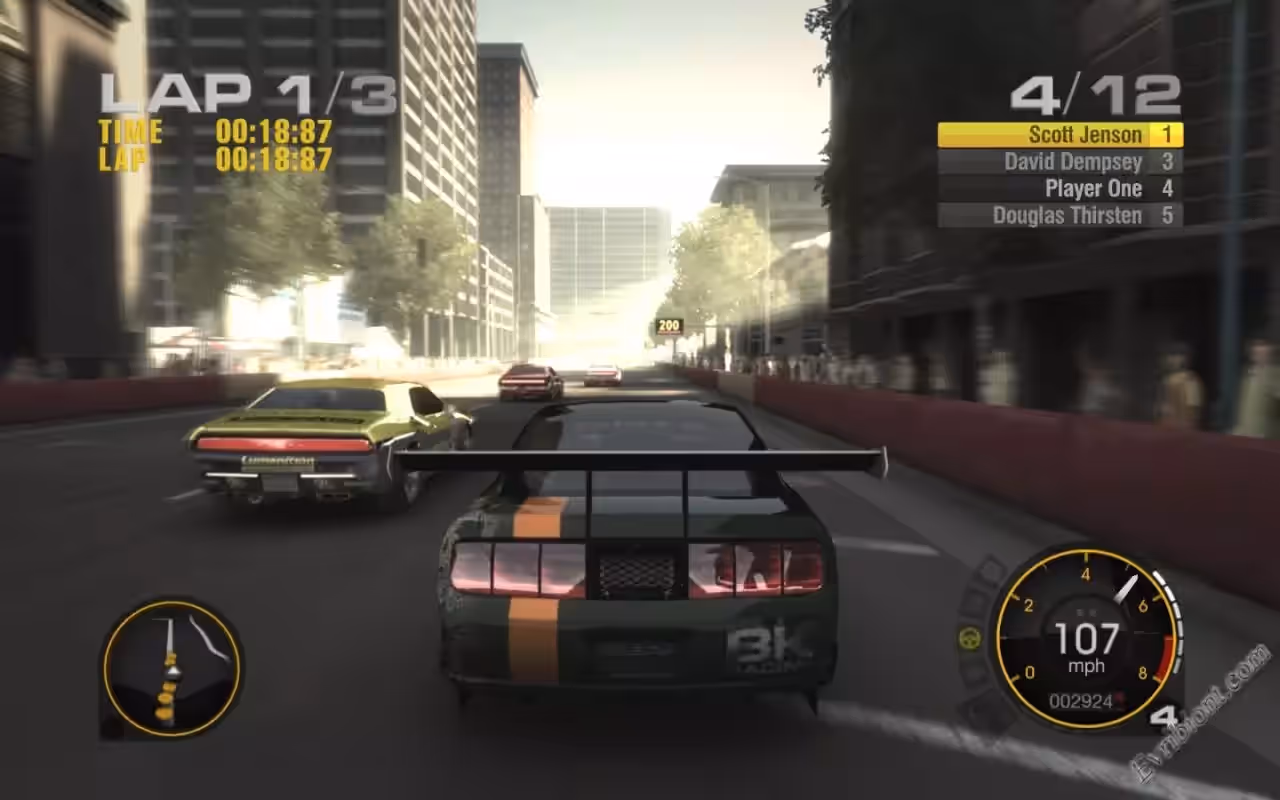
Task: Select the Player One standings row
Action: tap(1060, 188)
